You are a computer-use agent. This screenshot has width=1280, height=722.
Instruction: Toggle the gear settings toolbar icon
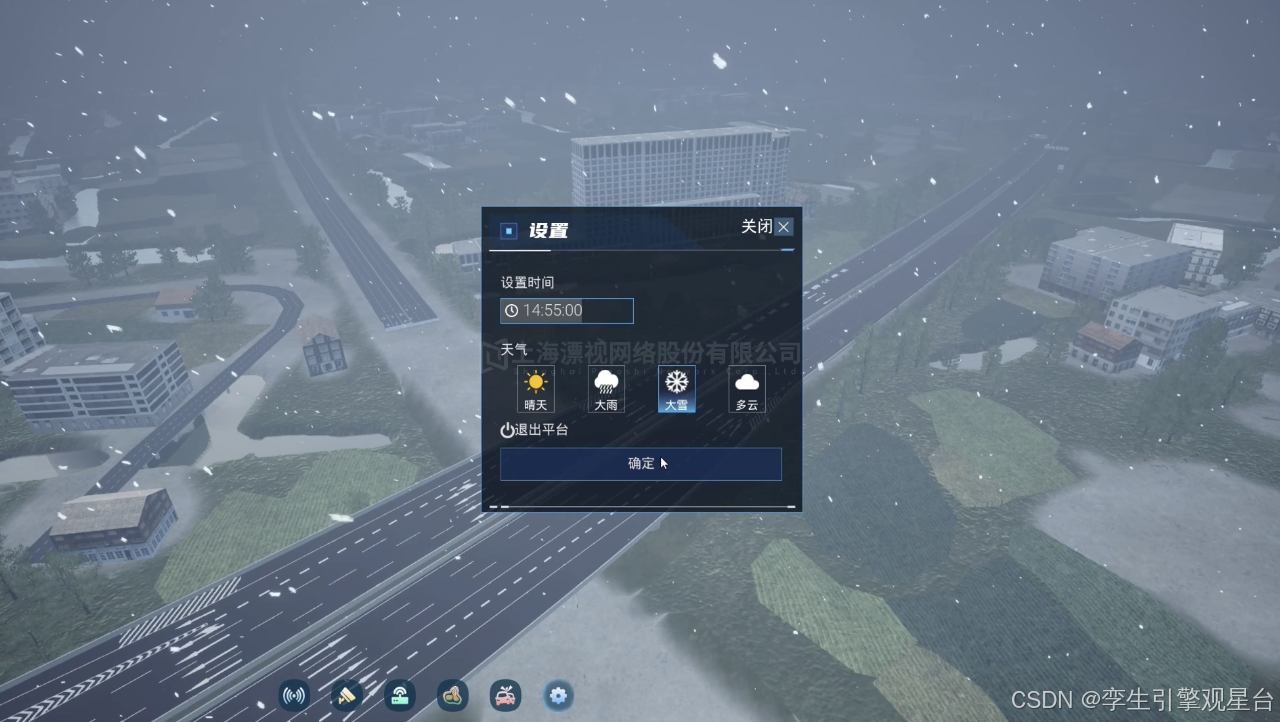coord(558,696)
